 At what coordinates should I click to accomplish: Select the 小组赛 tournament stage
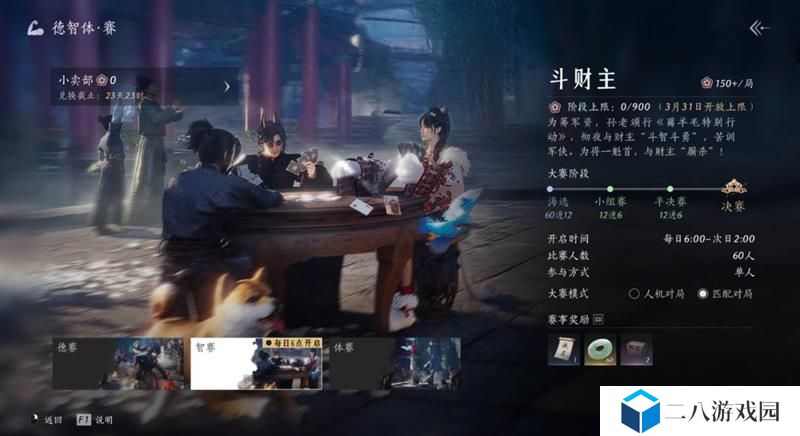pyautogui.click(x=612, y=204)
